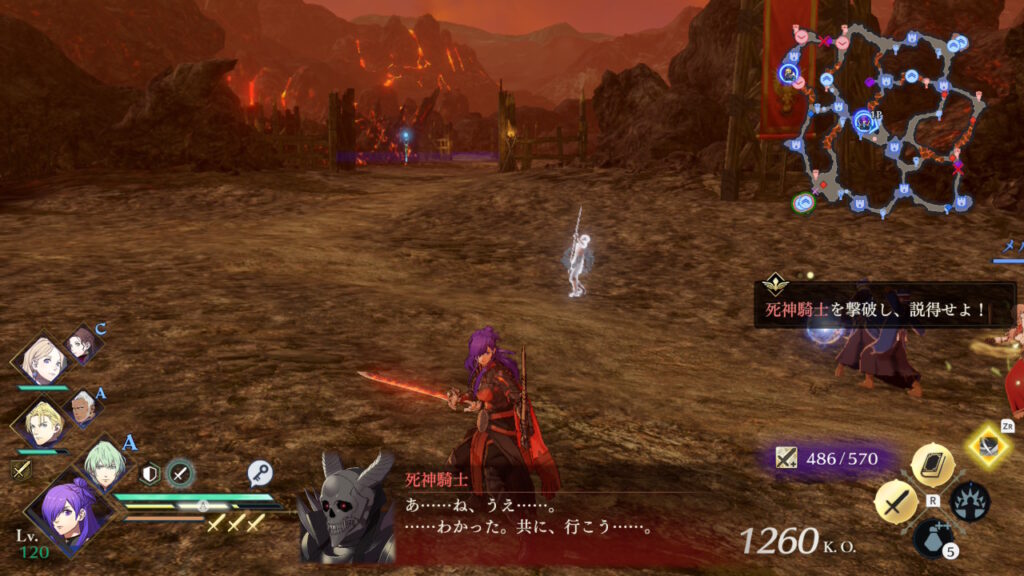Choose the blonde female ally portrait
The image size is (1024, 576).
(44, 363)
